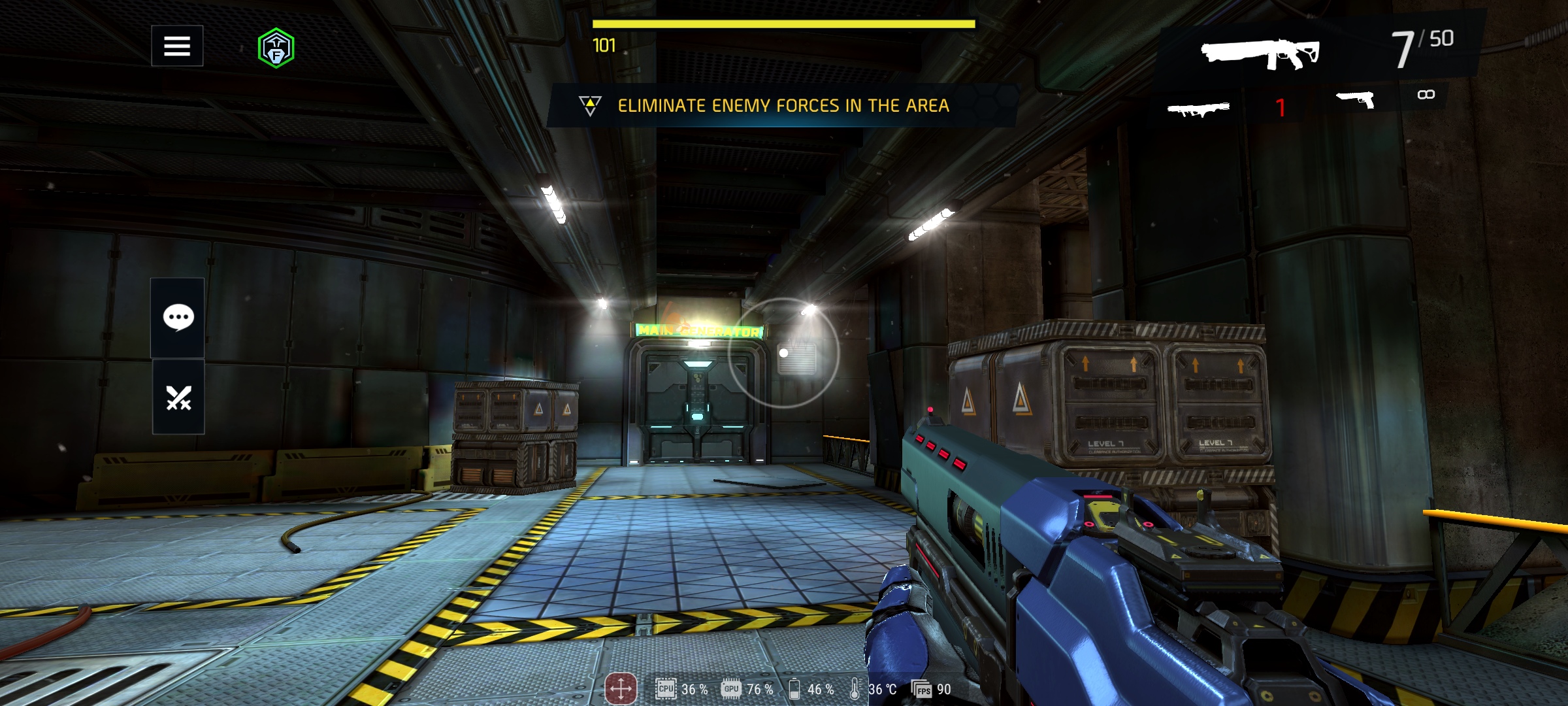The height and width of the screenshot is (706, 1568).
Task: Tap the red crosshair overlay button
Action: 620,688
